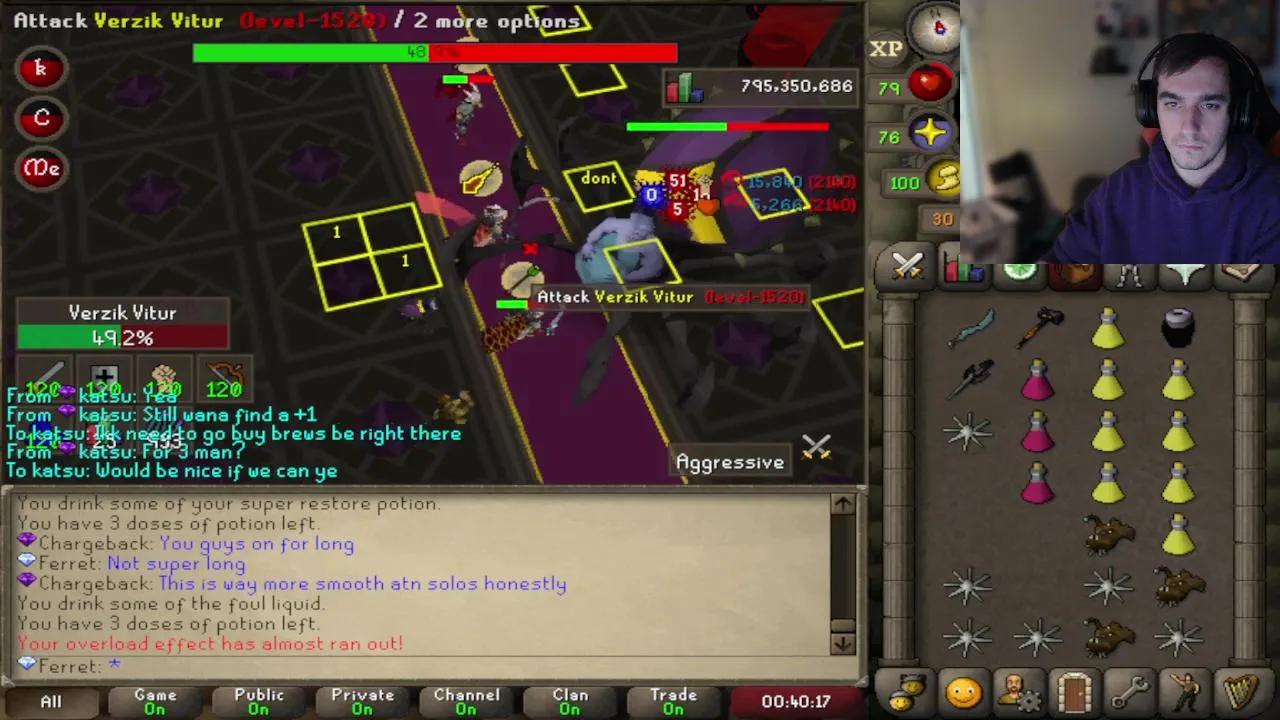
Task: Open the music player harp icon
Action: [x=1240, y=690]
